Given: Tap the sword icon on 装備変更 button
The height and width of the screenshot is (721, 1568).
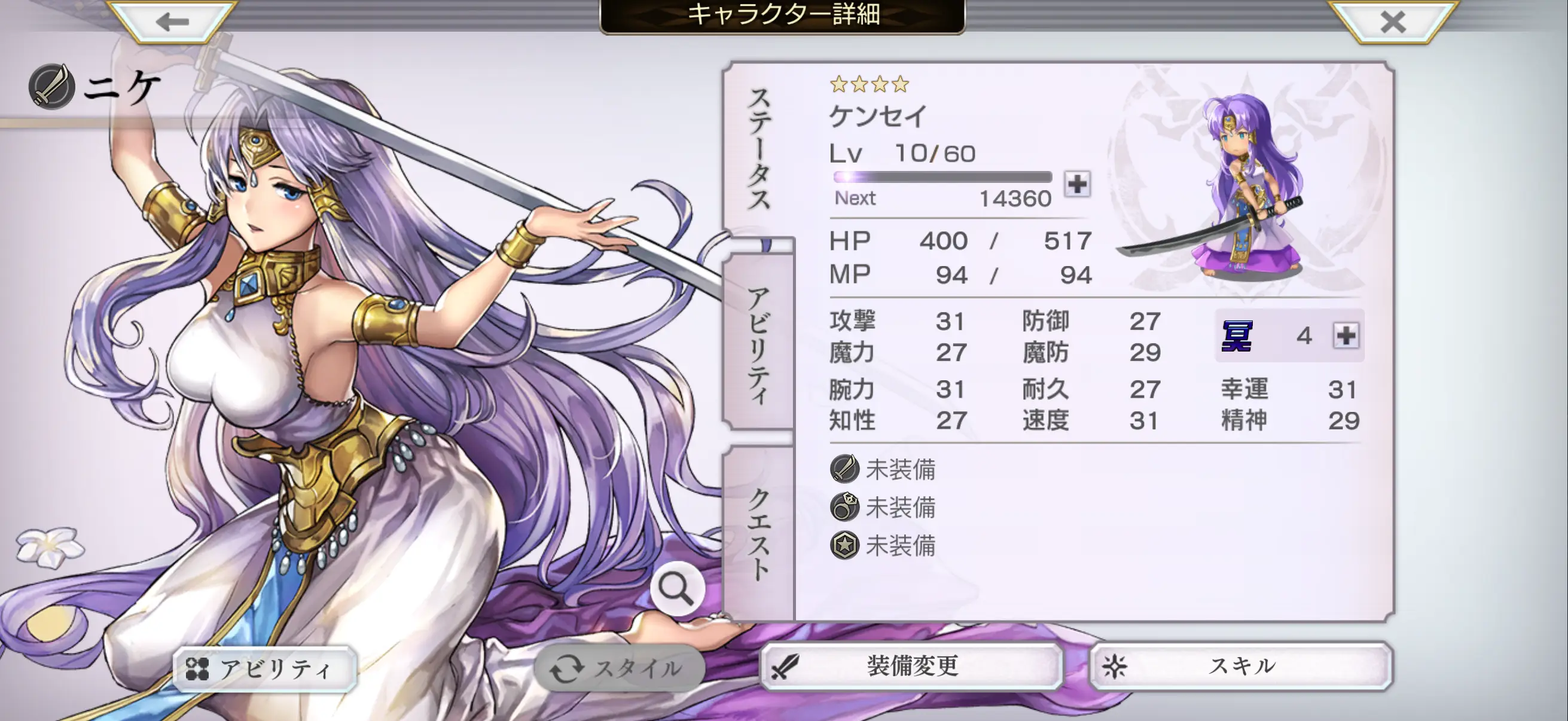Looking at the screenshot, I should coord(786,667).
